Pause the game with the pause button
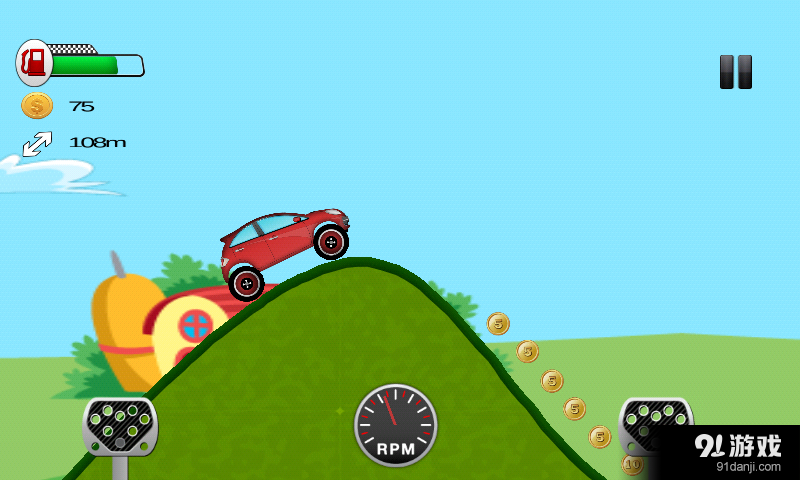The width and height of the screenshot is (800, 480). click(735, 72)
